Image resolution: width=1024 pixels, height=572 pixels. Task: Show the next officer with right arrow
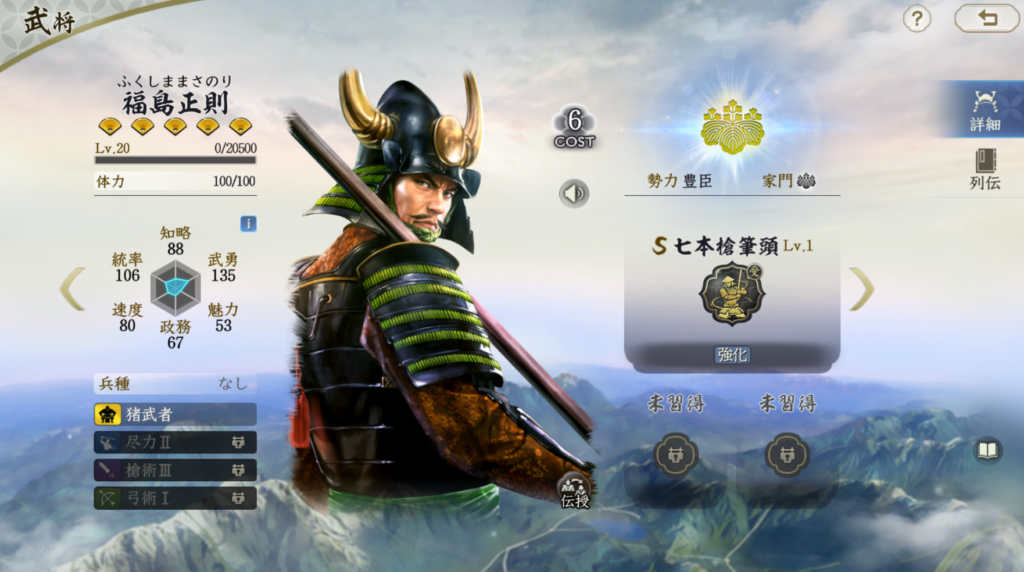click(x=861, y=288)
